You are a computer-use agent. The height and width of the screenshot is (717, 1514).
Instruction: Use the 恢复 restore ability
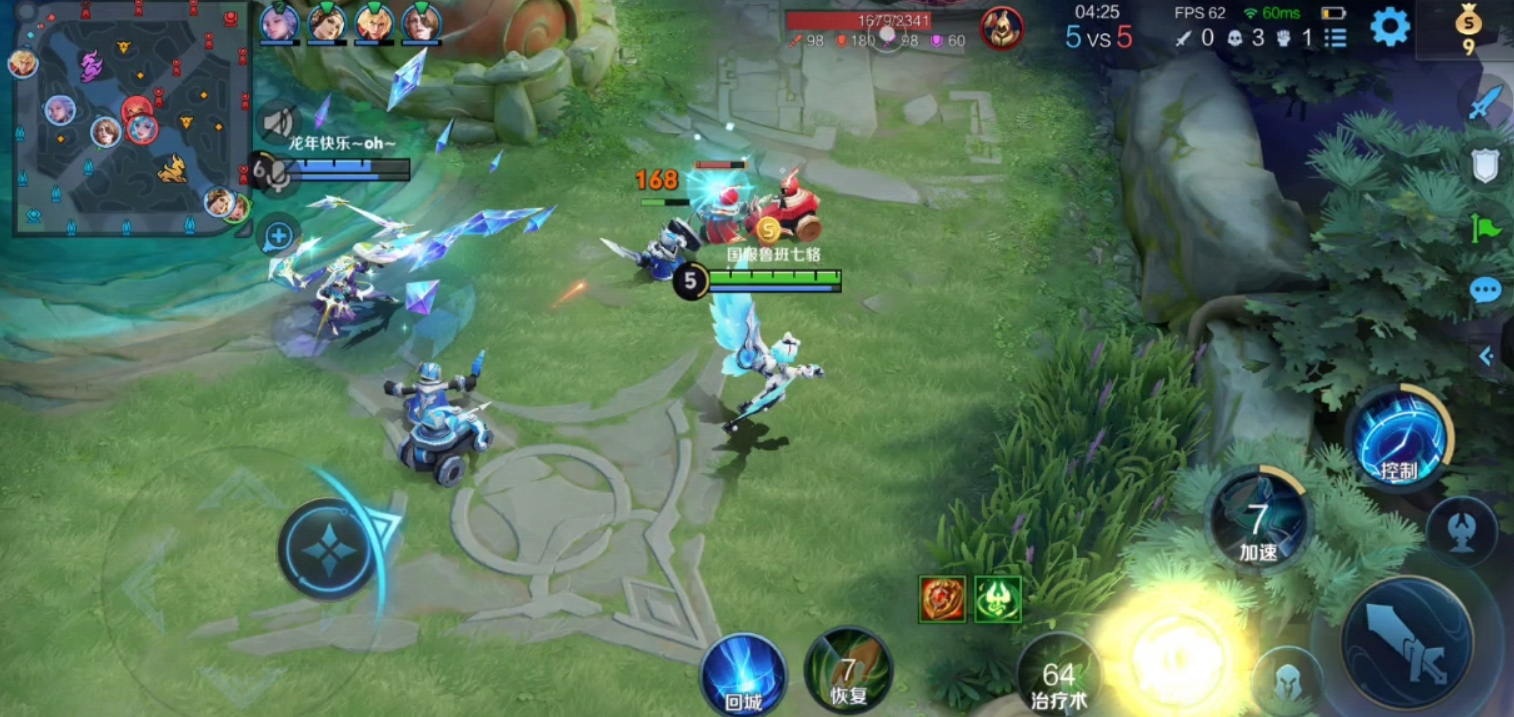tap(848, 670)
